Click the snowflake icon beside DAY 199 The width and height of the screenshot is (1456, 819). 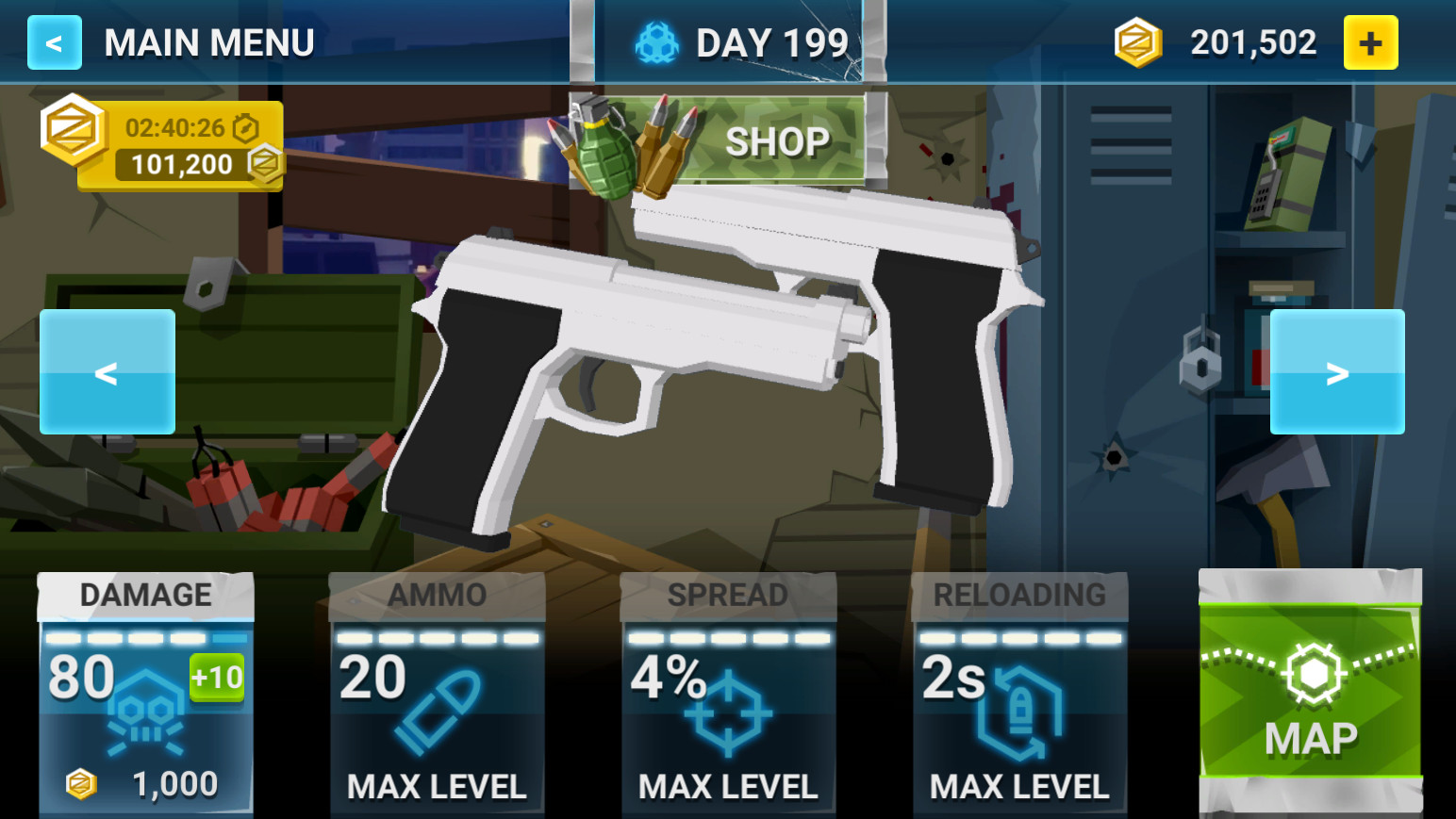(657, 41)
